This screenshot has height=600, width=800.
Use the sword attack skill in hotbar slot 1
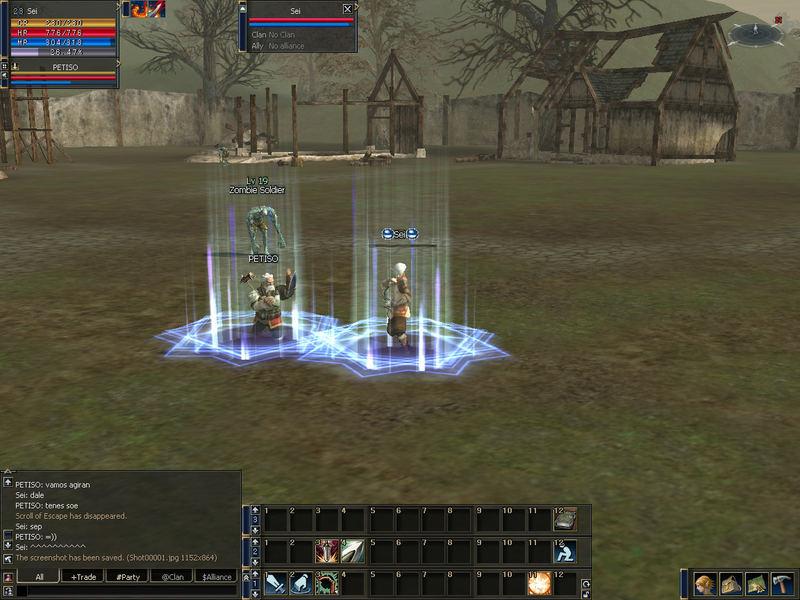(275, 583)
